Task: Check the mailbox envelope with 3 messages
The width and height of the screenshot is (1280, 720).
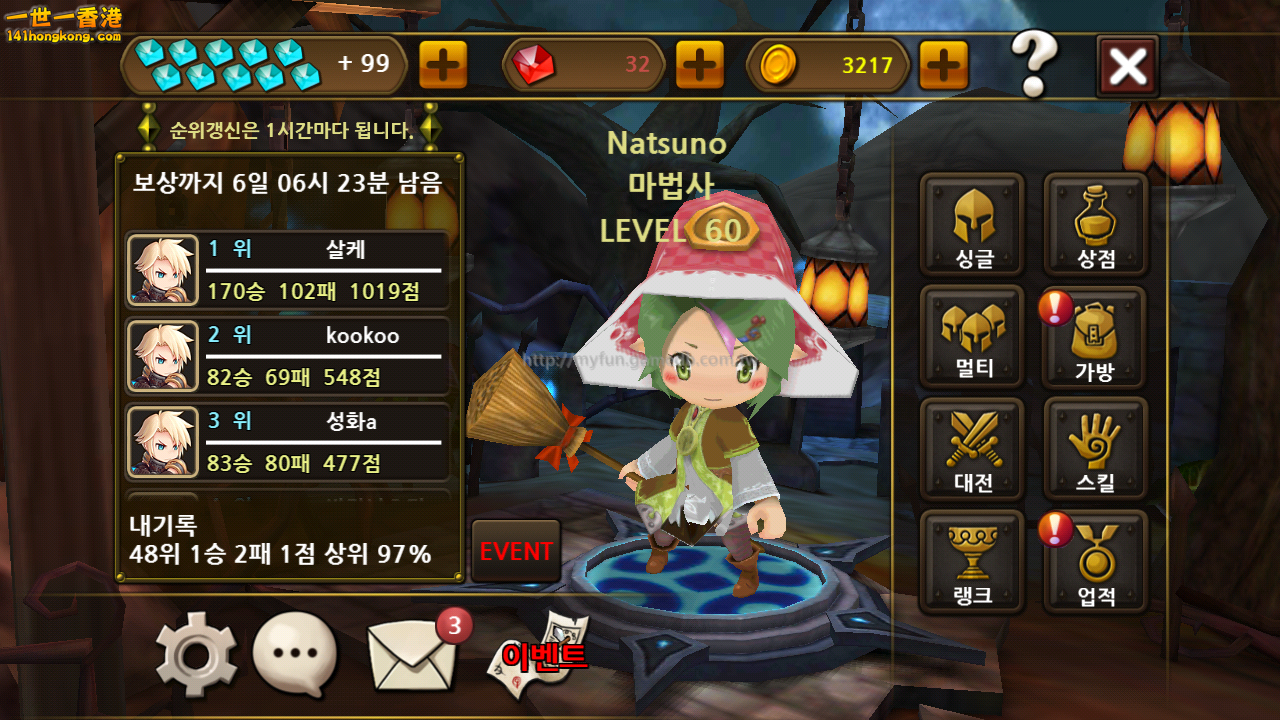Action: click(x=410, y=655)
